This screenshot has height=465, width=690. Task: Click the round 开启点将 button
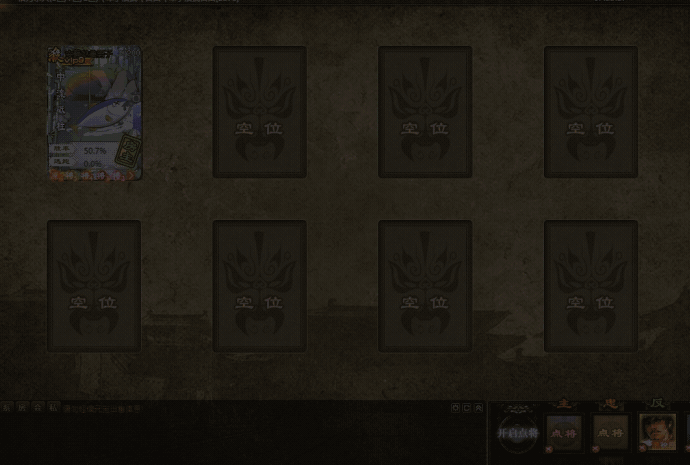[517, 432]
